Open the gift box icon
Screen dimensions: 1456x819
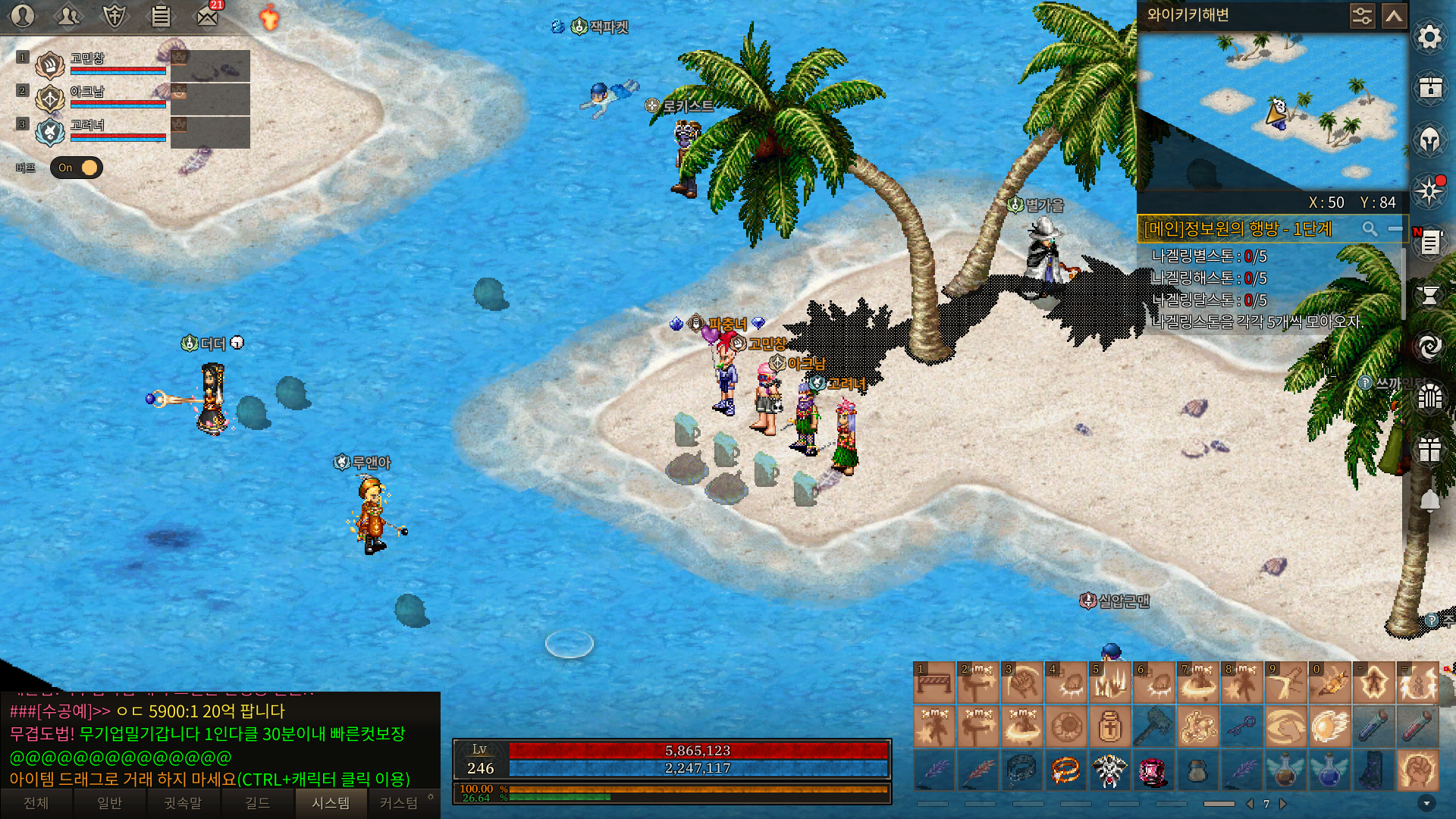(x=1429, y=449)
